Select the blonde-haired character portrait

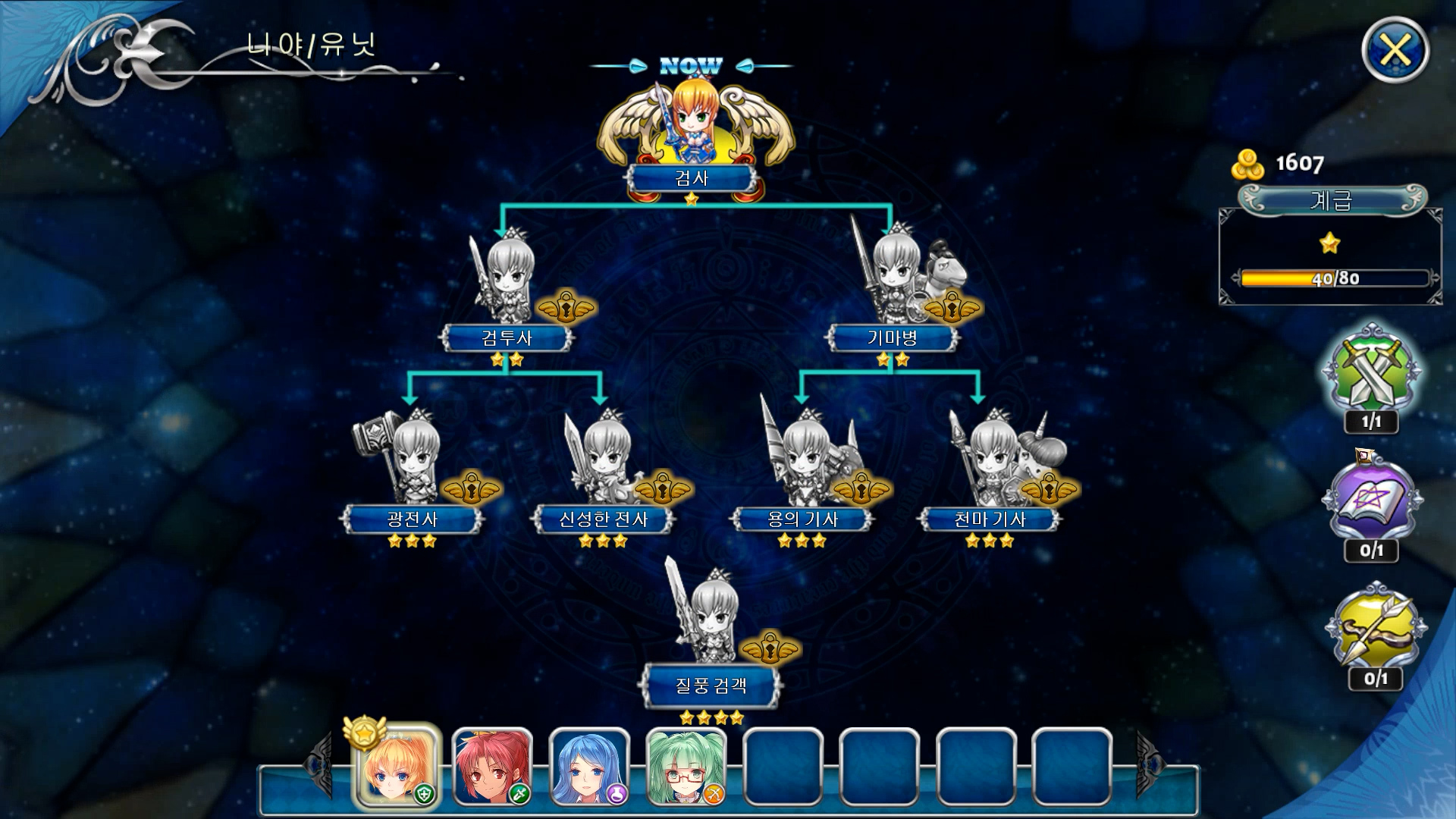(x=396, y=766)
